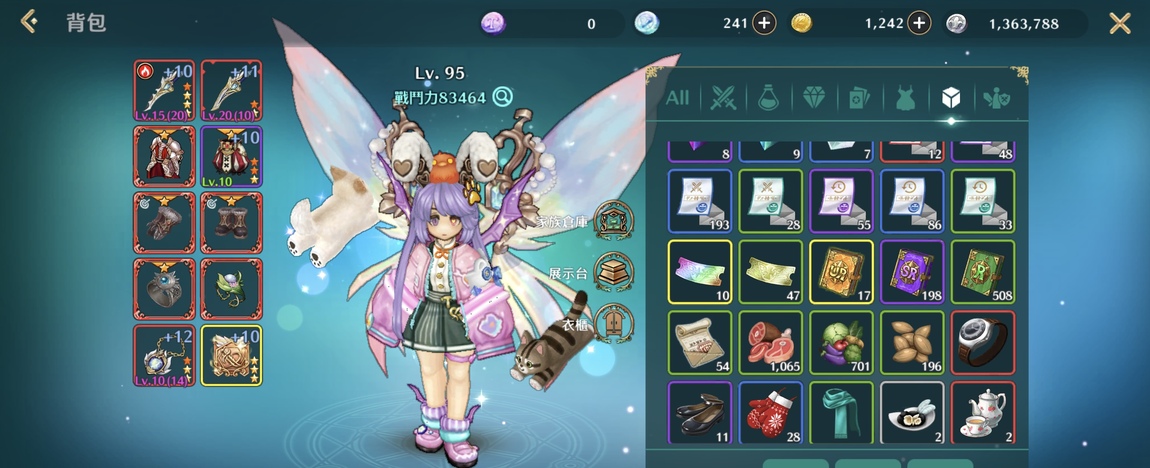The image size is (1150, 468).
Task: Add more gold coins with plus button
Action: (x=918, y=23)
